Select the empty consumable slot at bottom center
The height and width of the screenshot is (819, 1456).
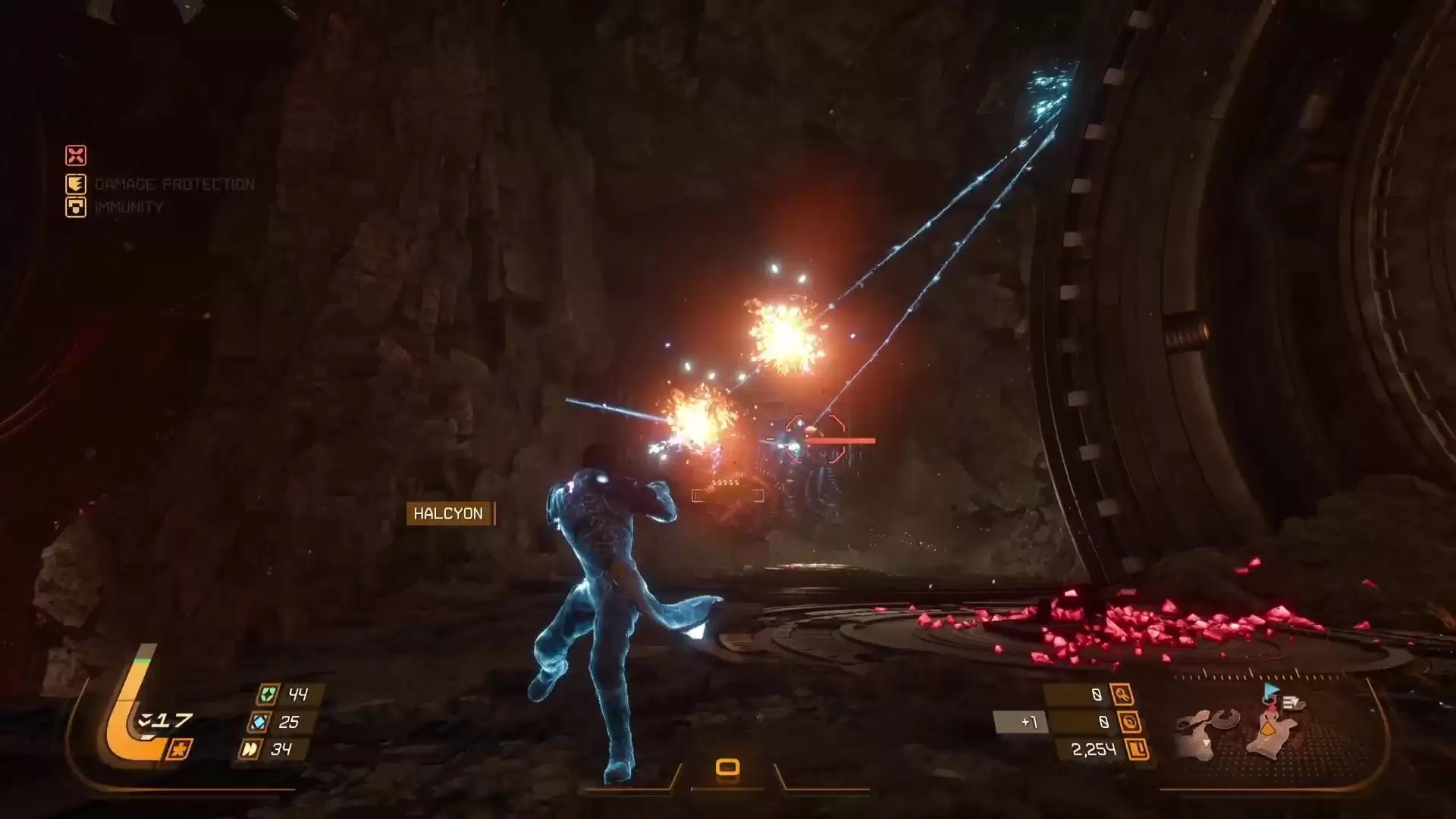(x=727, y=767)
